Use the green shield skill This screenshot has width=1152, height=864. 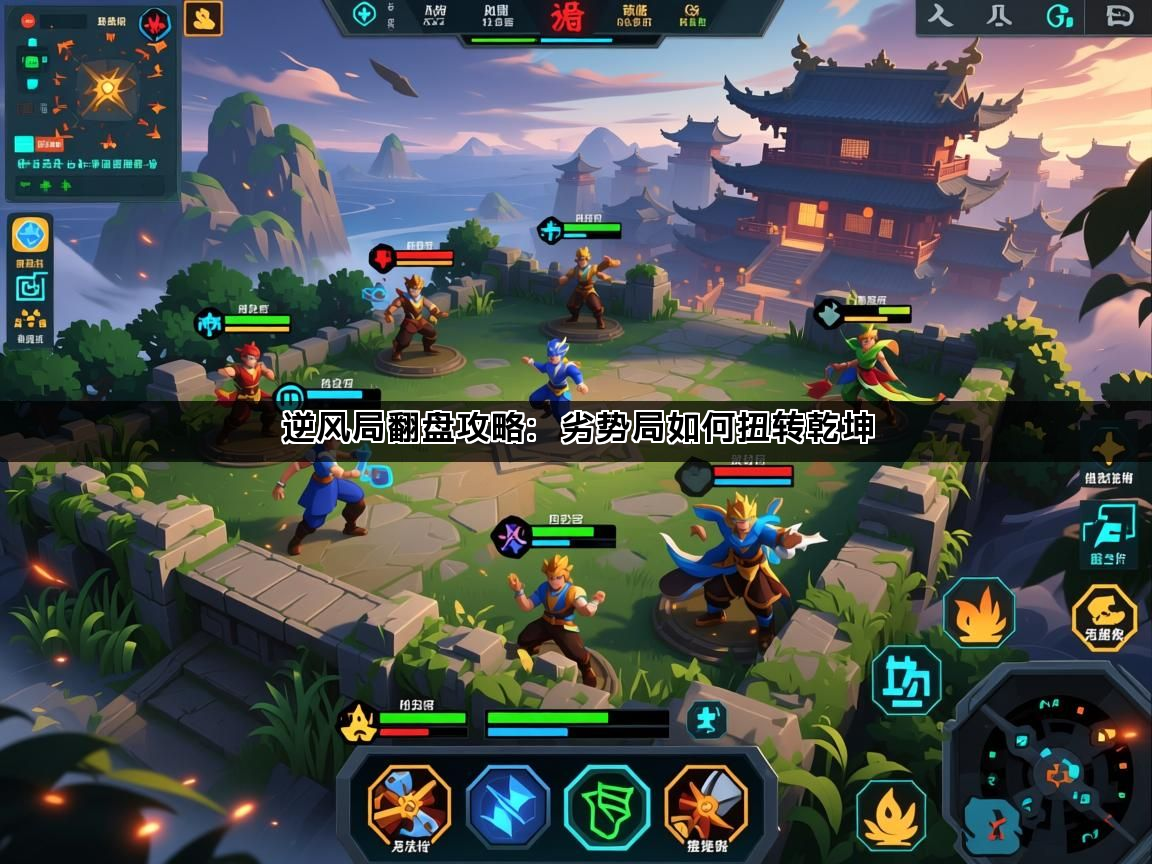[x=606, y=806]
